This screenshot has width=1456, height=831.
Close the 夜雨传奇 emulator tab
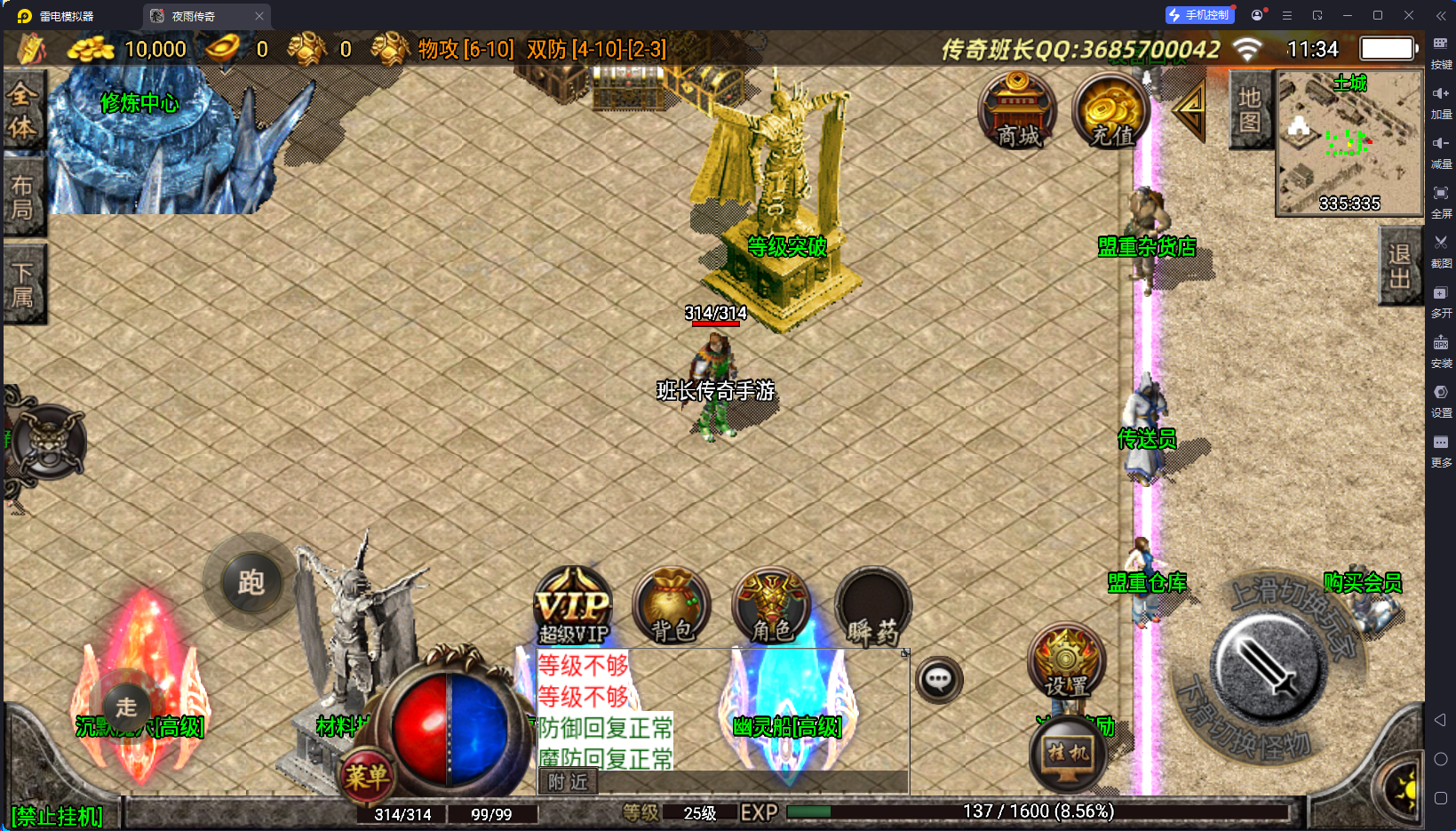259,16
